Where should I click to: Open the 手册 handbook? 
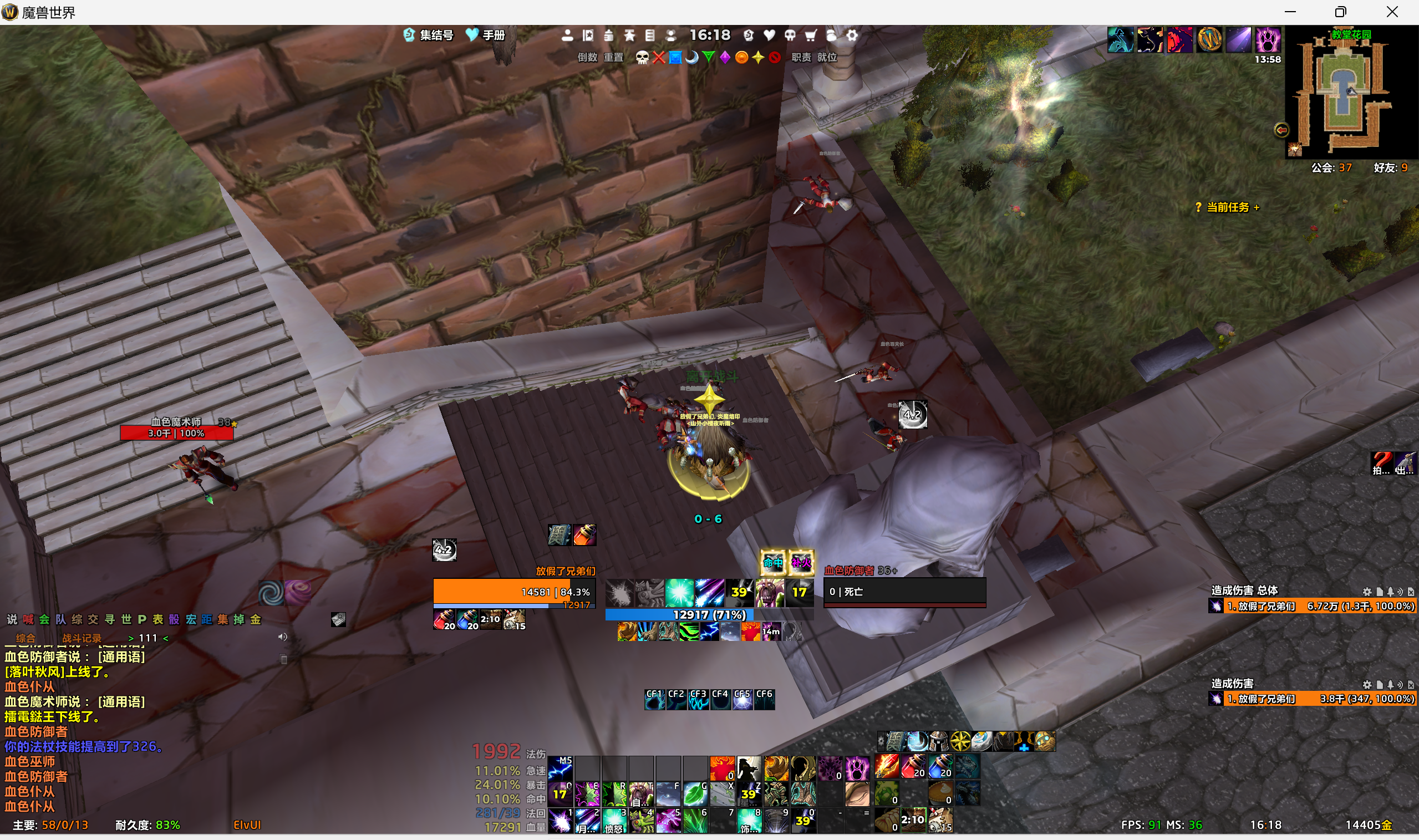485,35
